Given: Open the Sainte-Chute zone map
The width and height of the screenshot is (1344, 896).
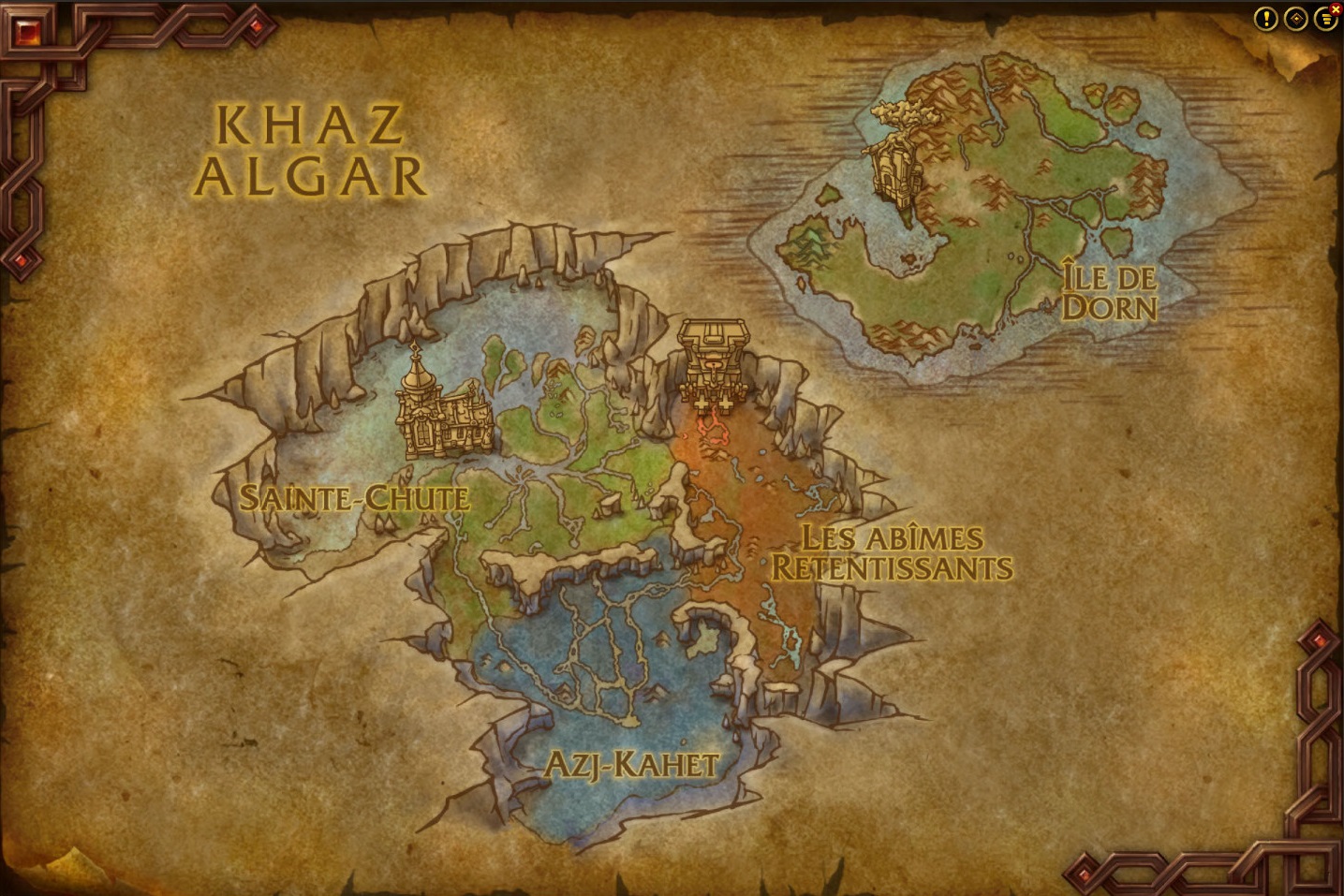Looking at the screenshot, I should pyautogui.click(x=354, y=498).
